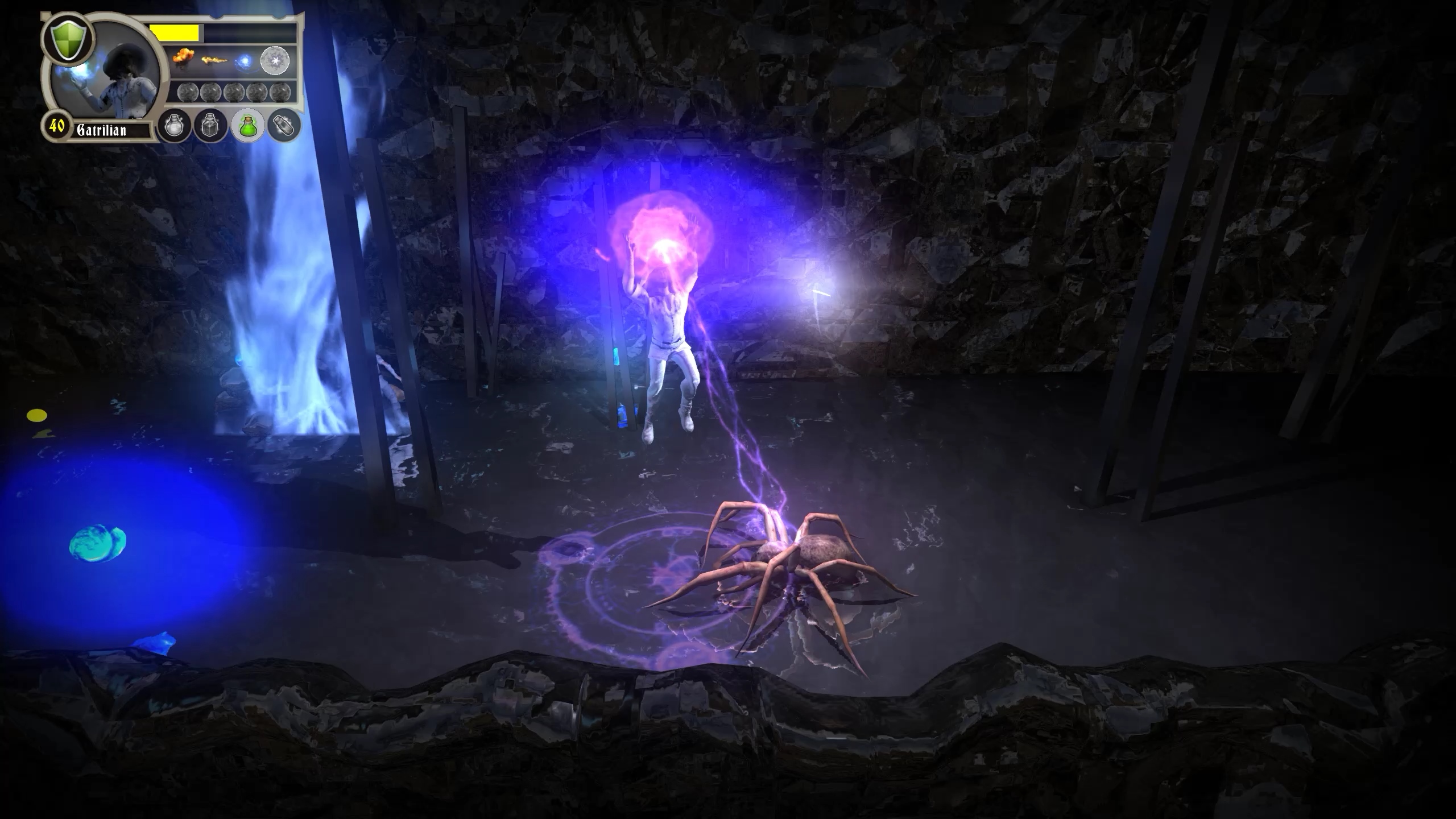Select the first empty rune slot
This screenshot has width=1456, height=819.
click(x=188, y=92)
